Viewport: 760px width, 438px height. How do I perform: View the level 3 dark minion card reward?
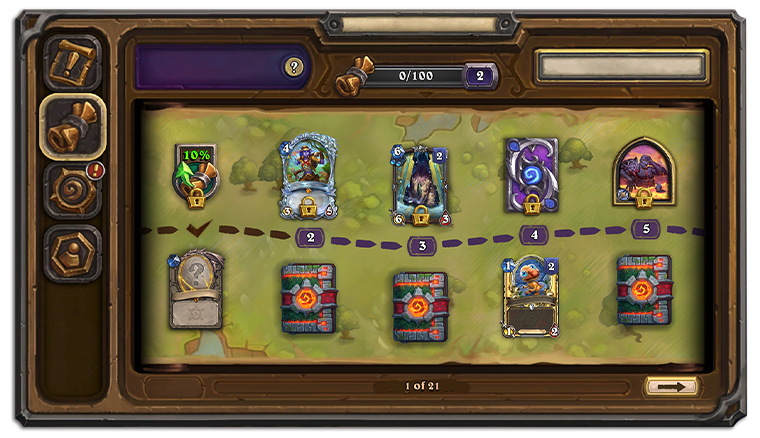(x=421, y=183)
